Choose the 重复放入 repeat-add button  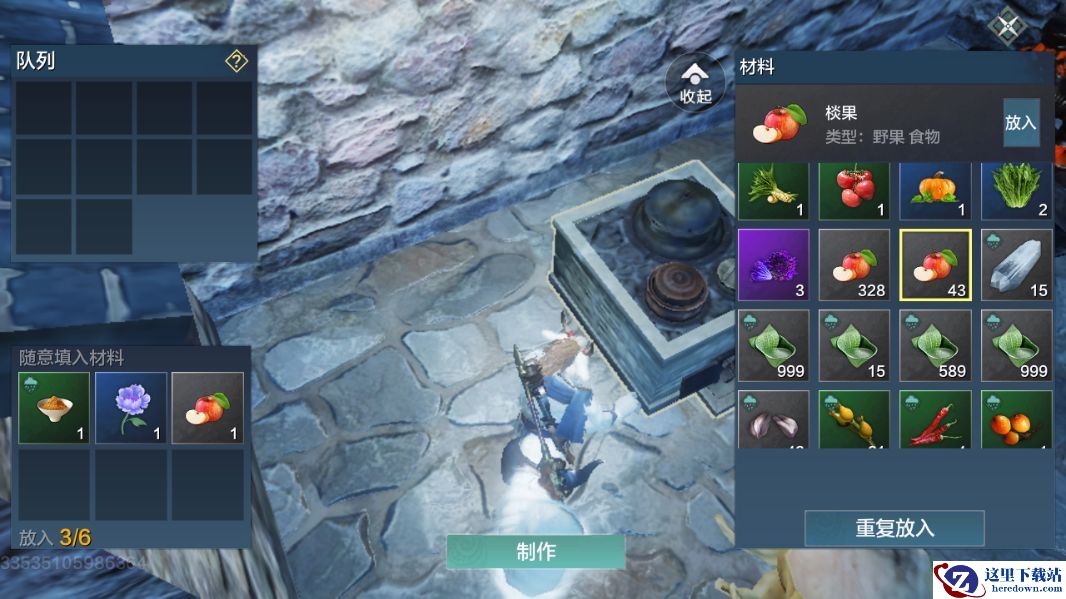[x=894, y=528]
